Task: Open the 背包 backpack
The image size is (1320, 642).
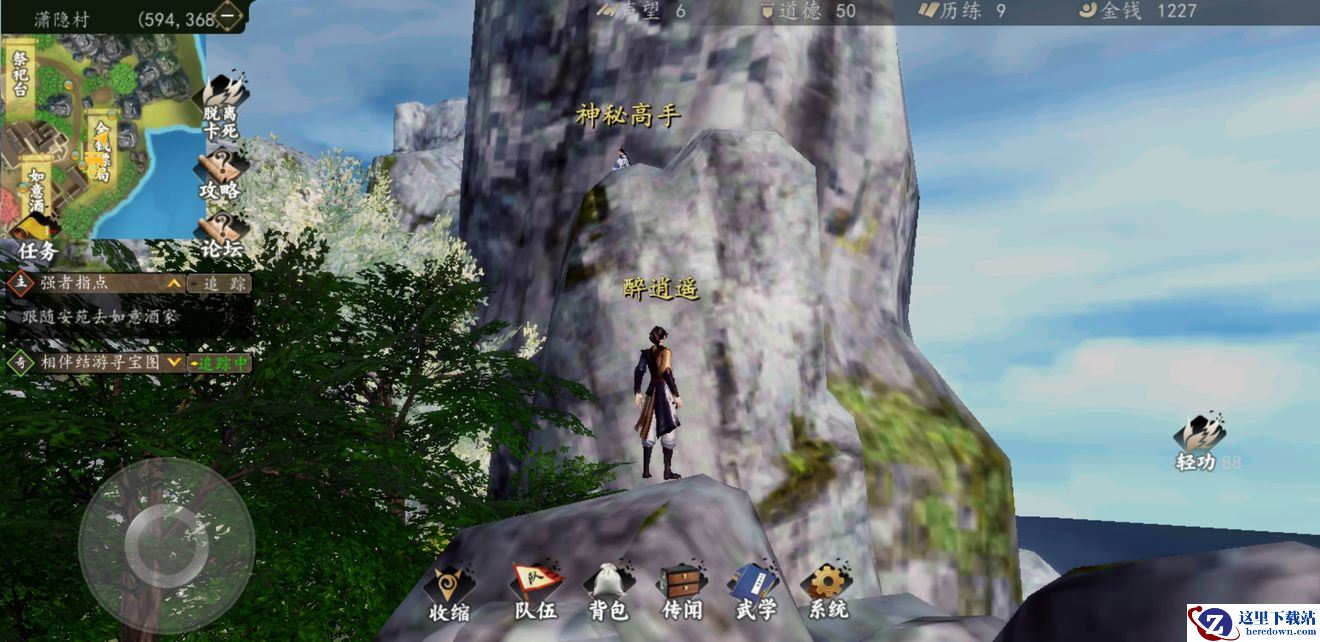Action: point(607,592)
